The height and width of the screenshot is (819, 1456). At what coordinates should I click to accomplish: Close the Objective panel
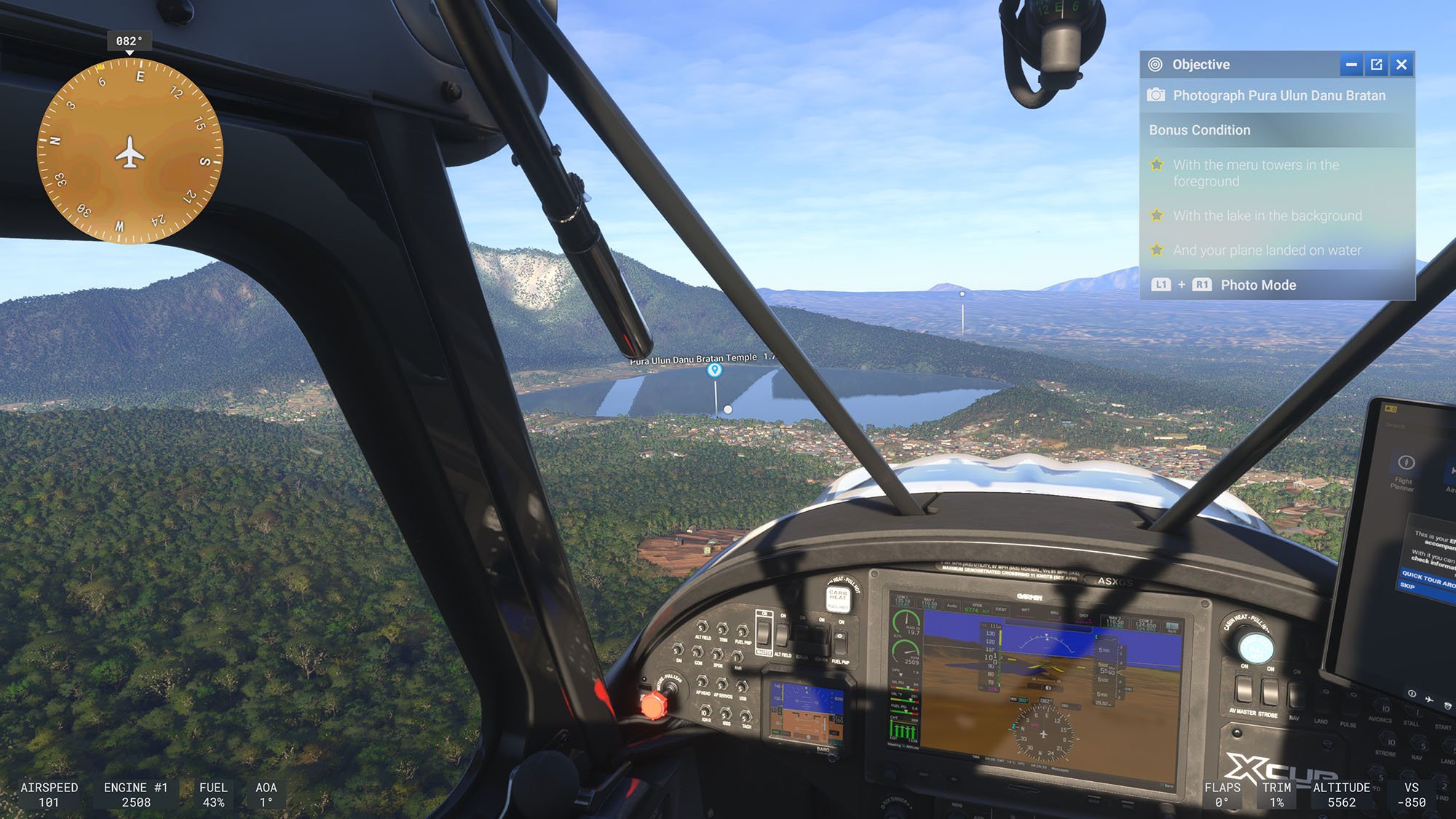coord(1401,65)
